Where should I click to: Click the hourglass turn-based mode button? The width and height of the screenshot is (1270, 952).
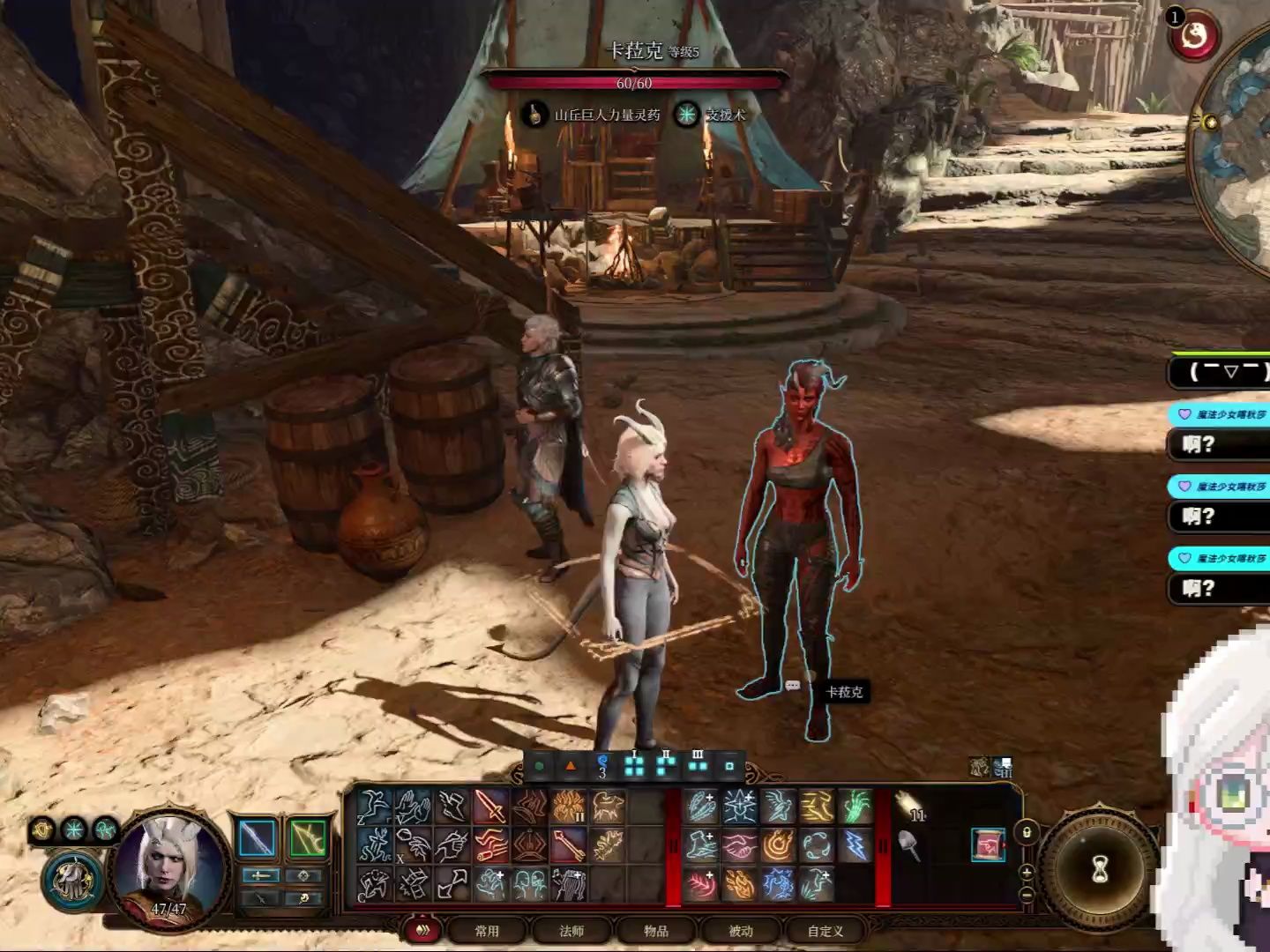pyautogui.click(x=1099, y=871)
